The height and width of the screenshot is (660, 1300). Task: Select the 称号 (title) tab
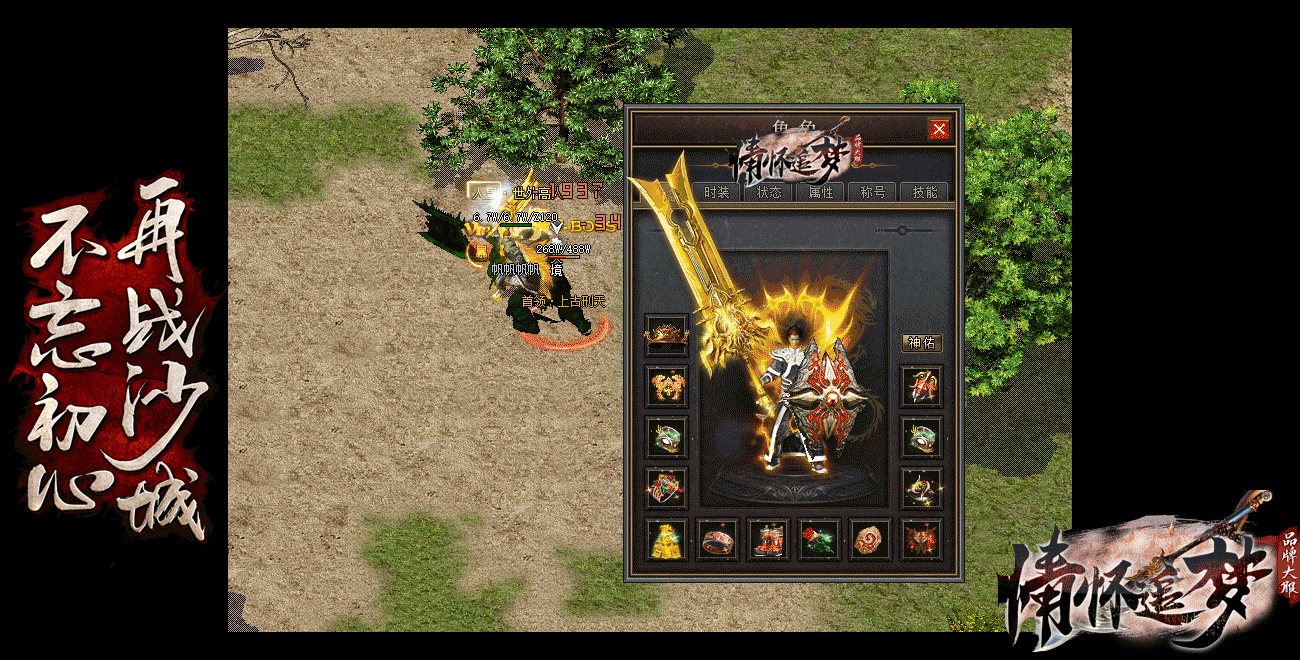873,192
